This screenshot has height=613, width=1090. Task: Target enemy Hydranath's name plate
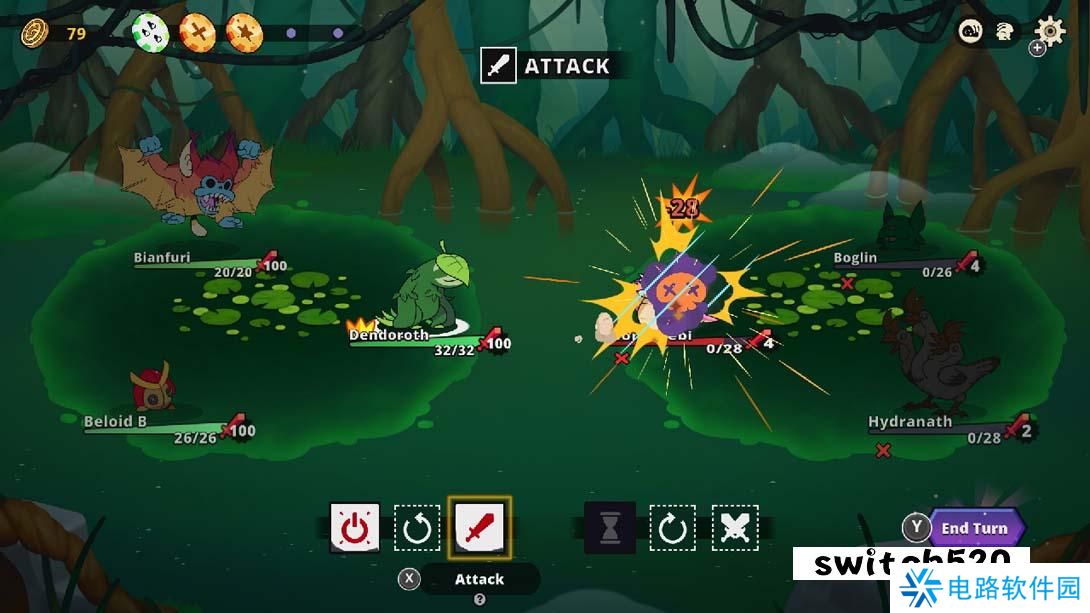tap(910, 421)
